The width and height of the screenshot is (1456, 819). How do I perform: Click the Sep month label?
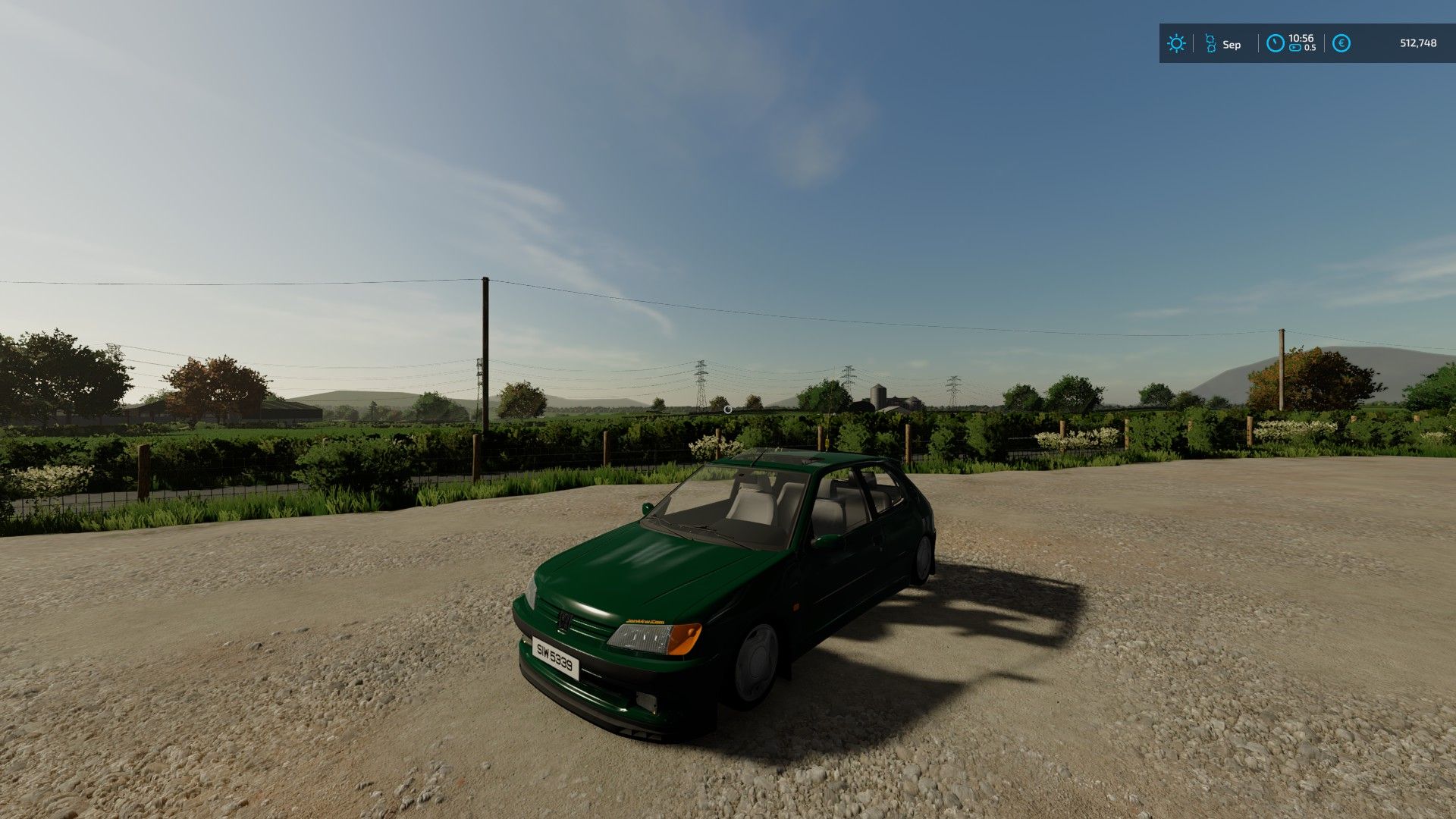pos(1232,45)
